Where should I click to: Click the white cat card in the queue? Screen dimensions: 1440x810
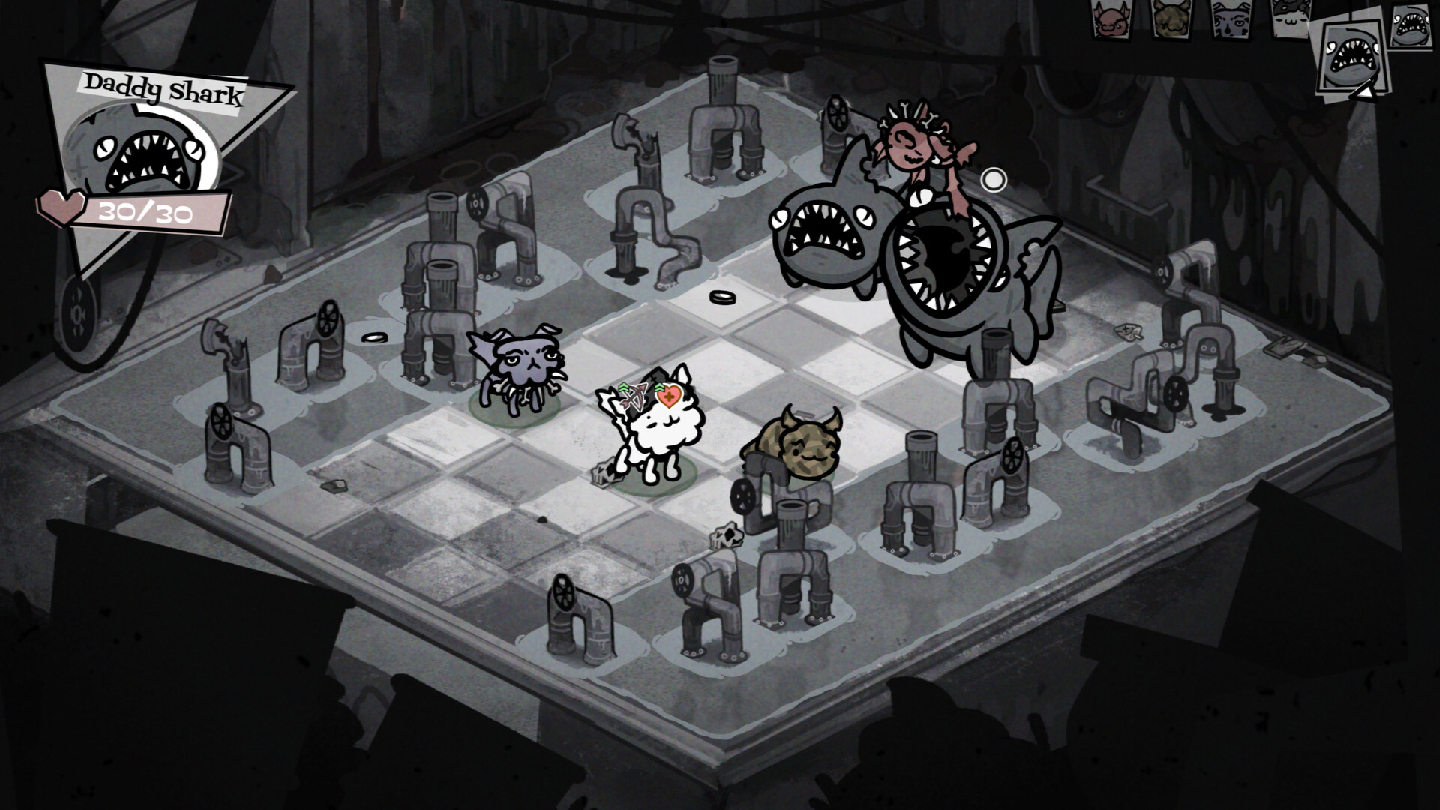pos(1290,18)
